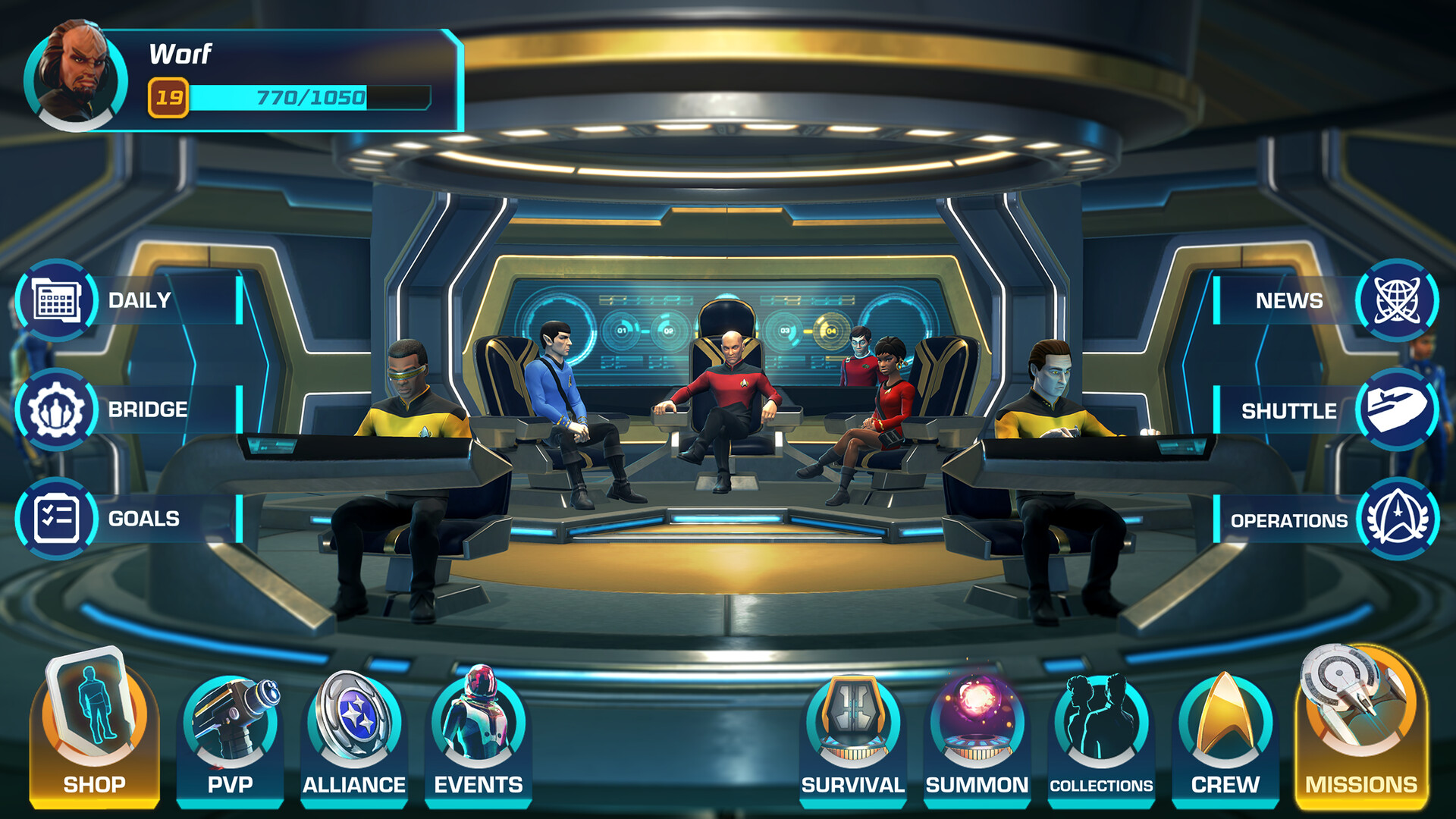
Task: Open Worf's player profile avatar
Action: pyautogui.click(x=76, y=76)
